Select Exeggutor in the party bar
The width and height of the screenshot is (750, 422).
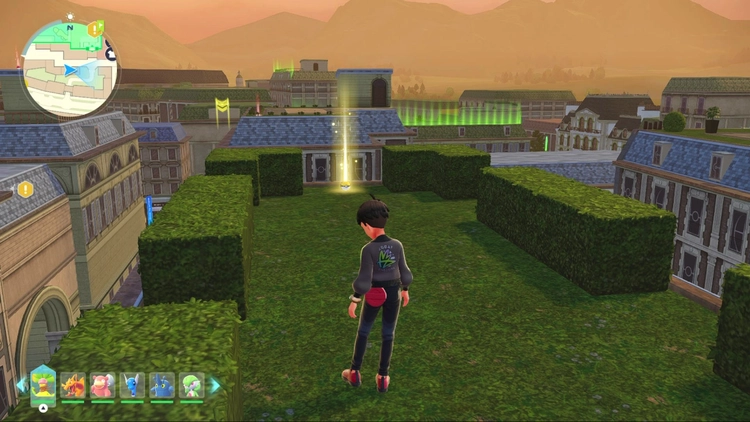(43, 384)
